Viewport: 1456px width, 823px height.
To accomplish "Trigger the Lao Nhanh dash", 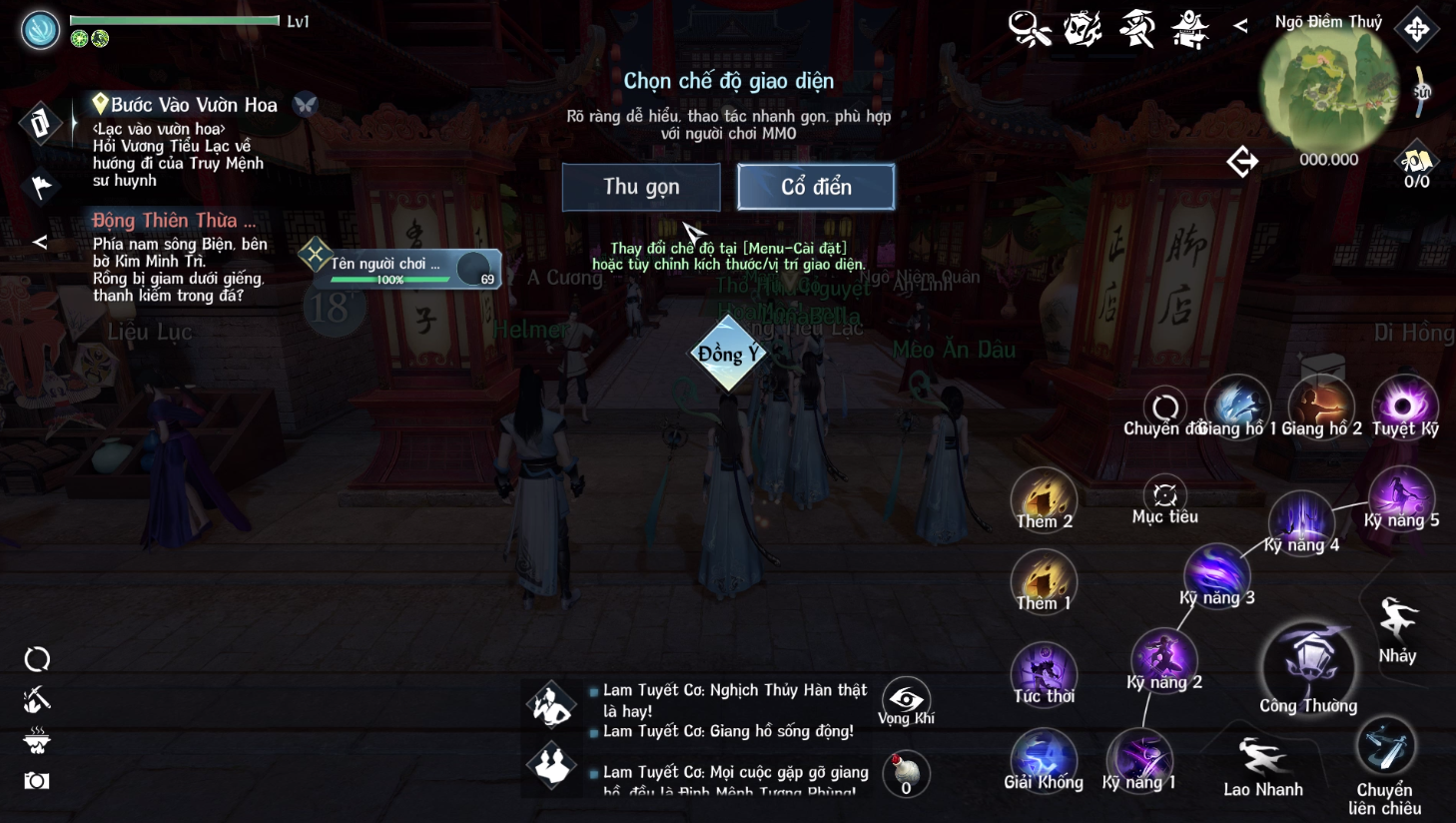I will [x=1262, y=761].
